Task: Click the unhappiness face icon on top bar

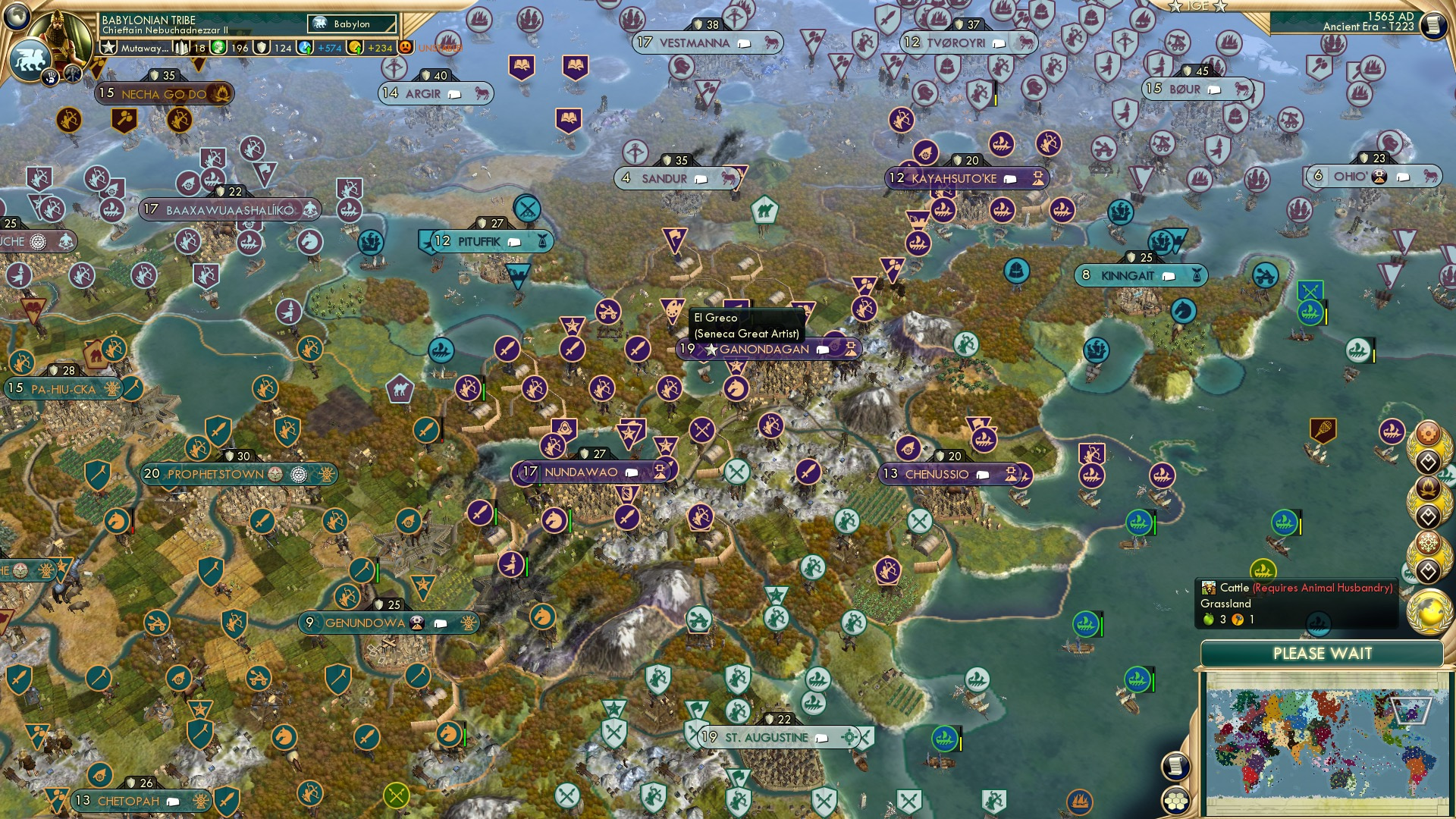Action: [x=405, y=47]
